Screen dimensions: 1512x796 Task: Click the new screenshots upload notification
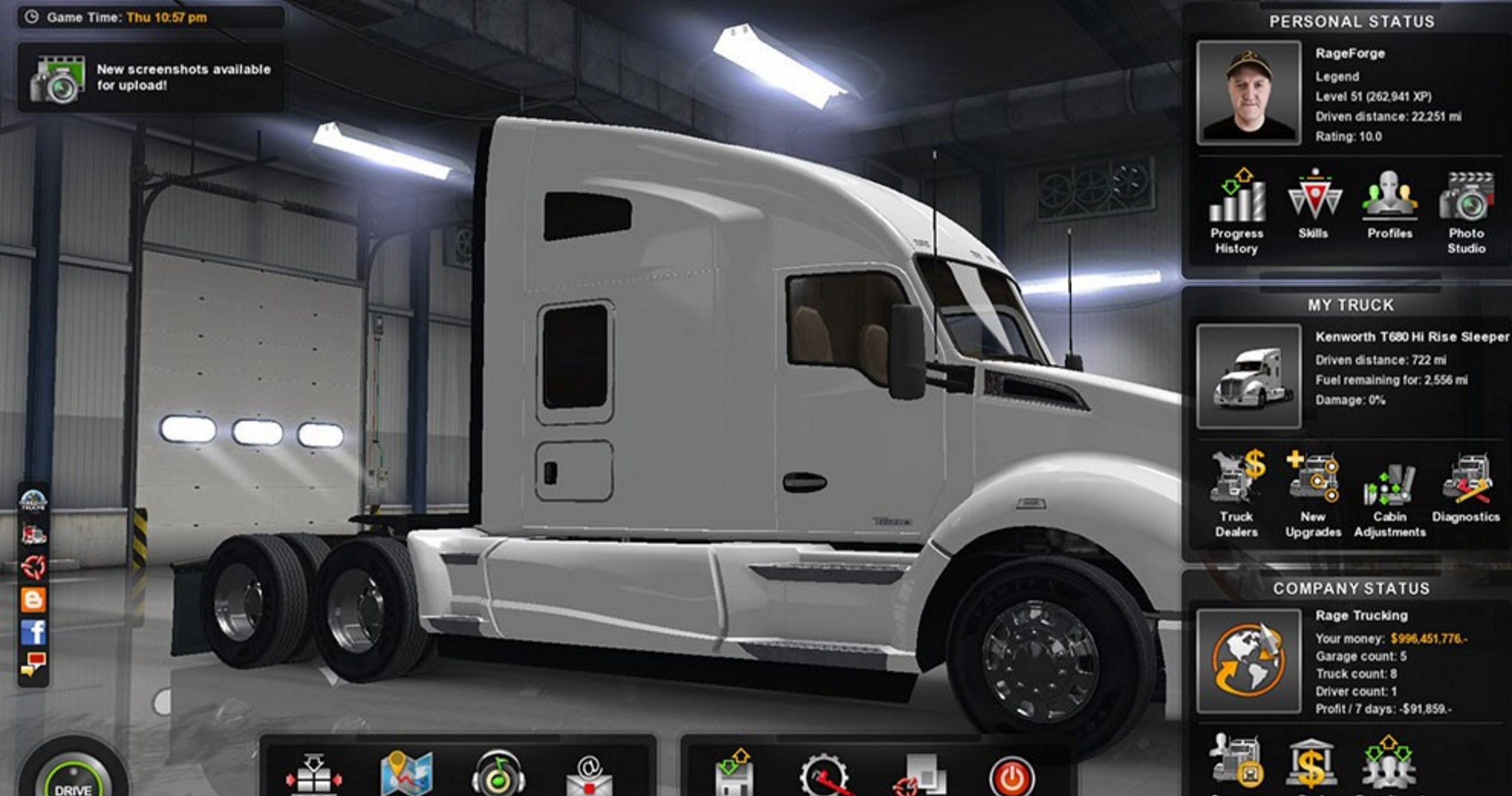click(x=151, y=78)
